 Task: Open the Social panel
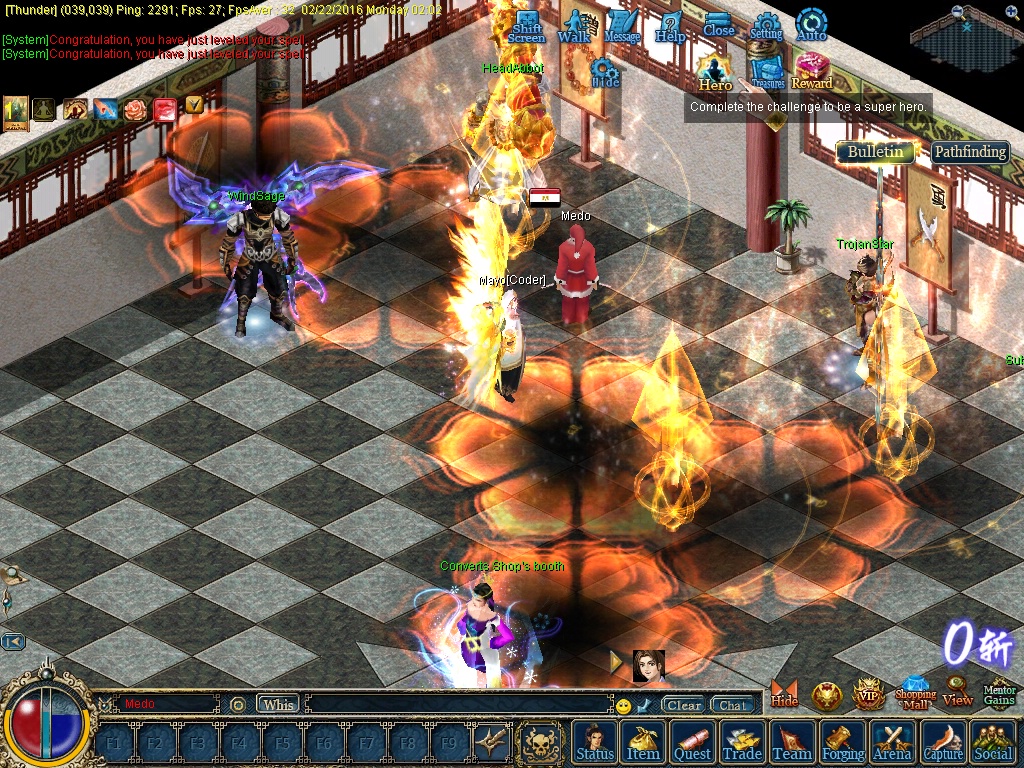pyautogui.click(x=992, y=742)
